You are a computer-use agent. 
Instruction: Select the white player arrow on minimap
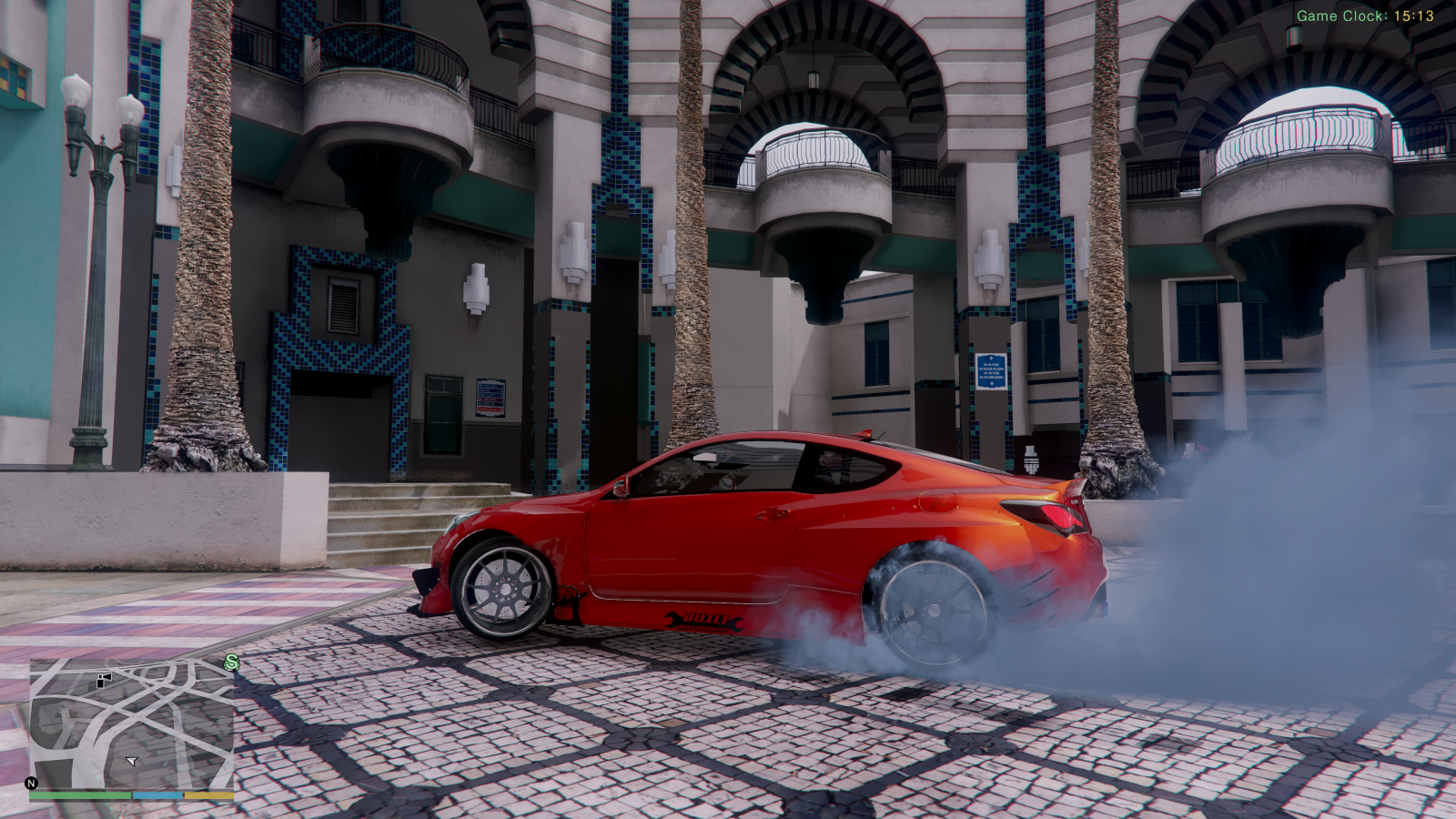pos(131,761)
